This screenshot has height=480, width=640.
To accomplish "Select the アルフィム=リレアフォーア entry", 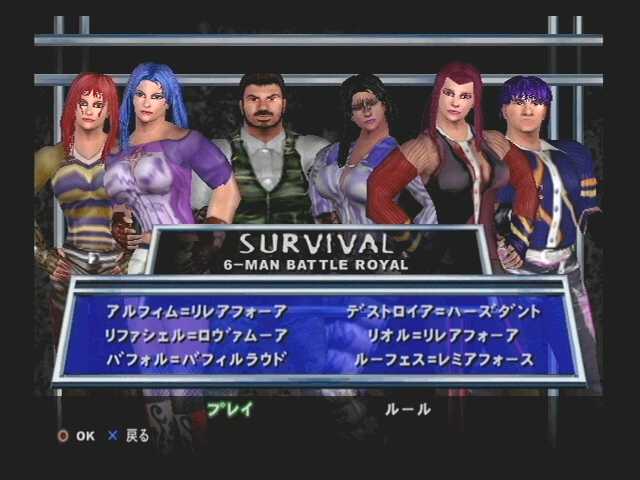I will click(x=195, y=311).
